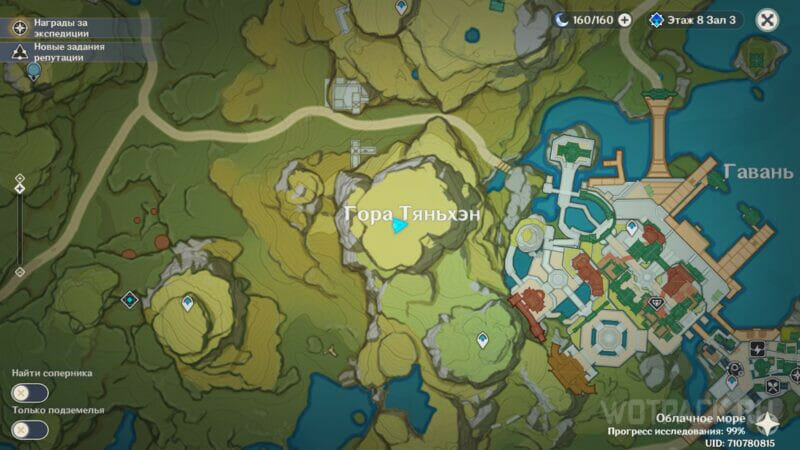Image resolution: width=800 pixels, height=450 pixels.
Task: Add resin with the plus button
Action: (625, 19)
